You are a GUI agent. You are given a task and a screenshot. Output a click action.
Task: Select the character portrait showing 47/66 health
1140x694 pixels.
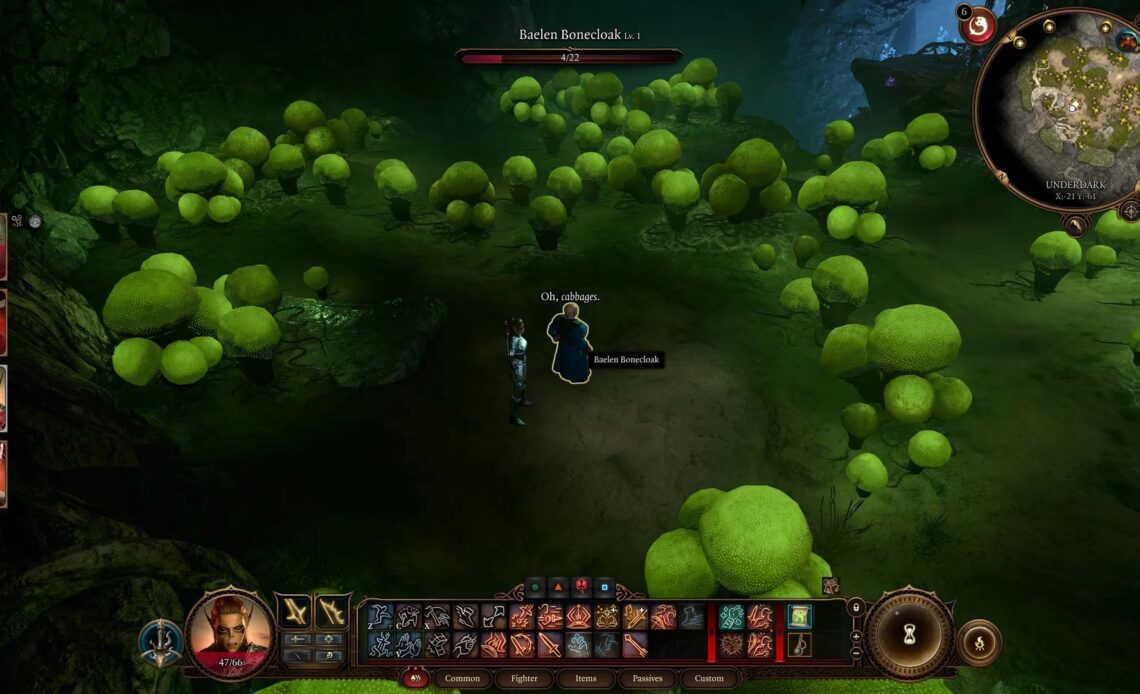pos(230,629)
